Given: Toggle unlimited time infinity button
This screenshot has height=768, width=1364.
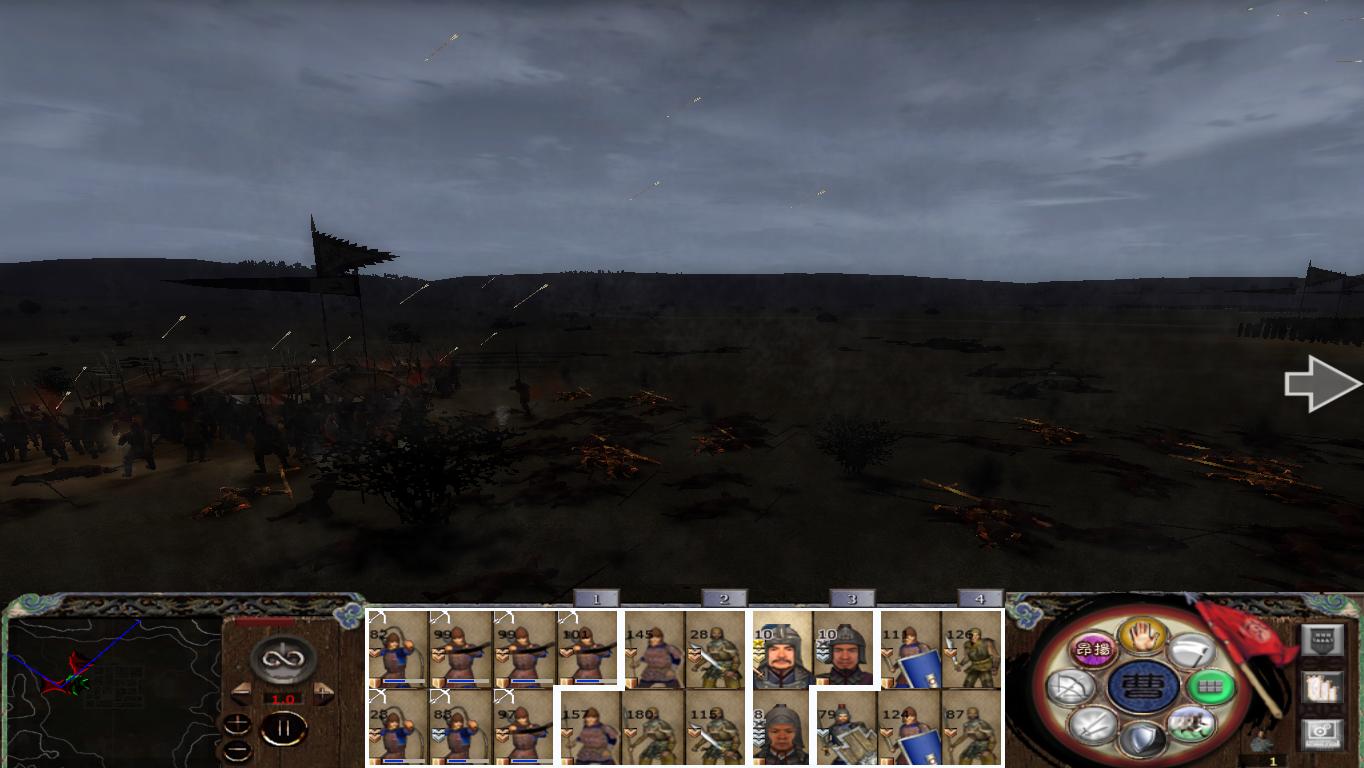Looking at the screenshot, I should point(282,658).
